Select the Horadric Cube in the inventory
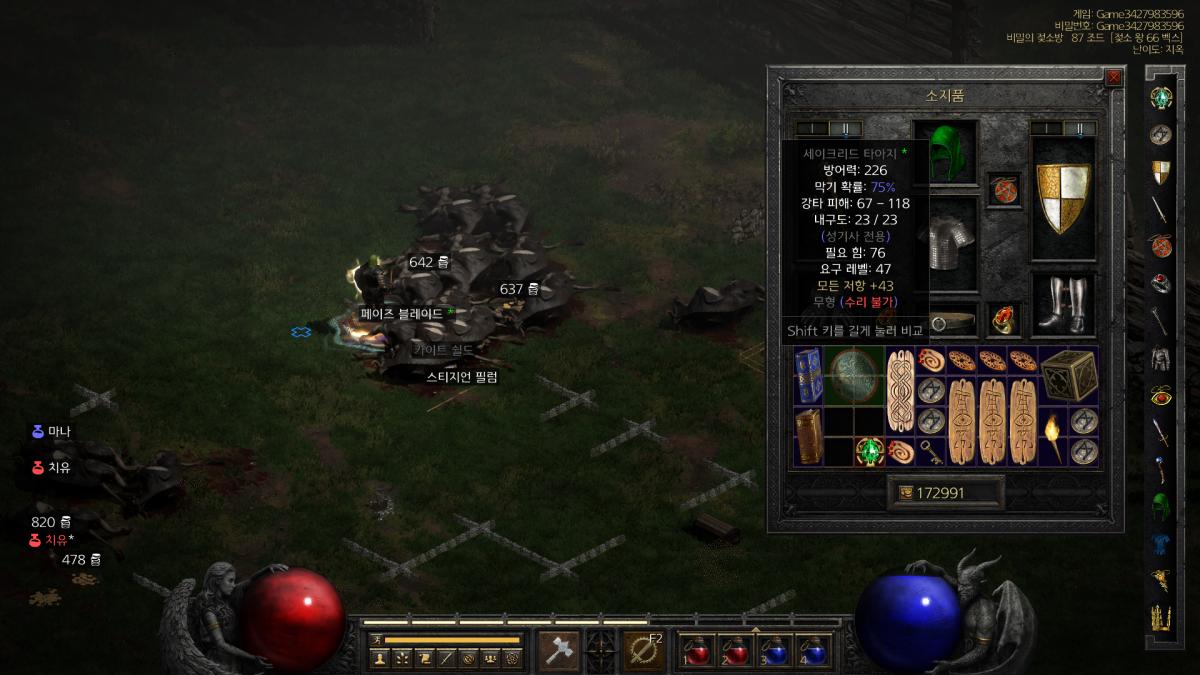The height and width of the screenshot is (675, 1200). (1068, 376)
